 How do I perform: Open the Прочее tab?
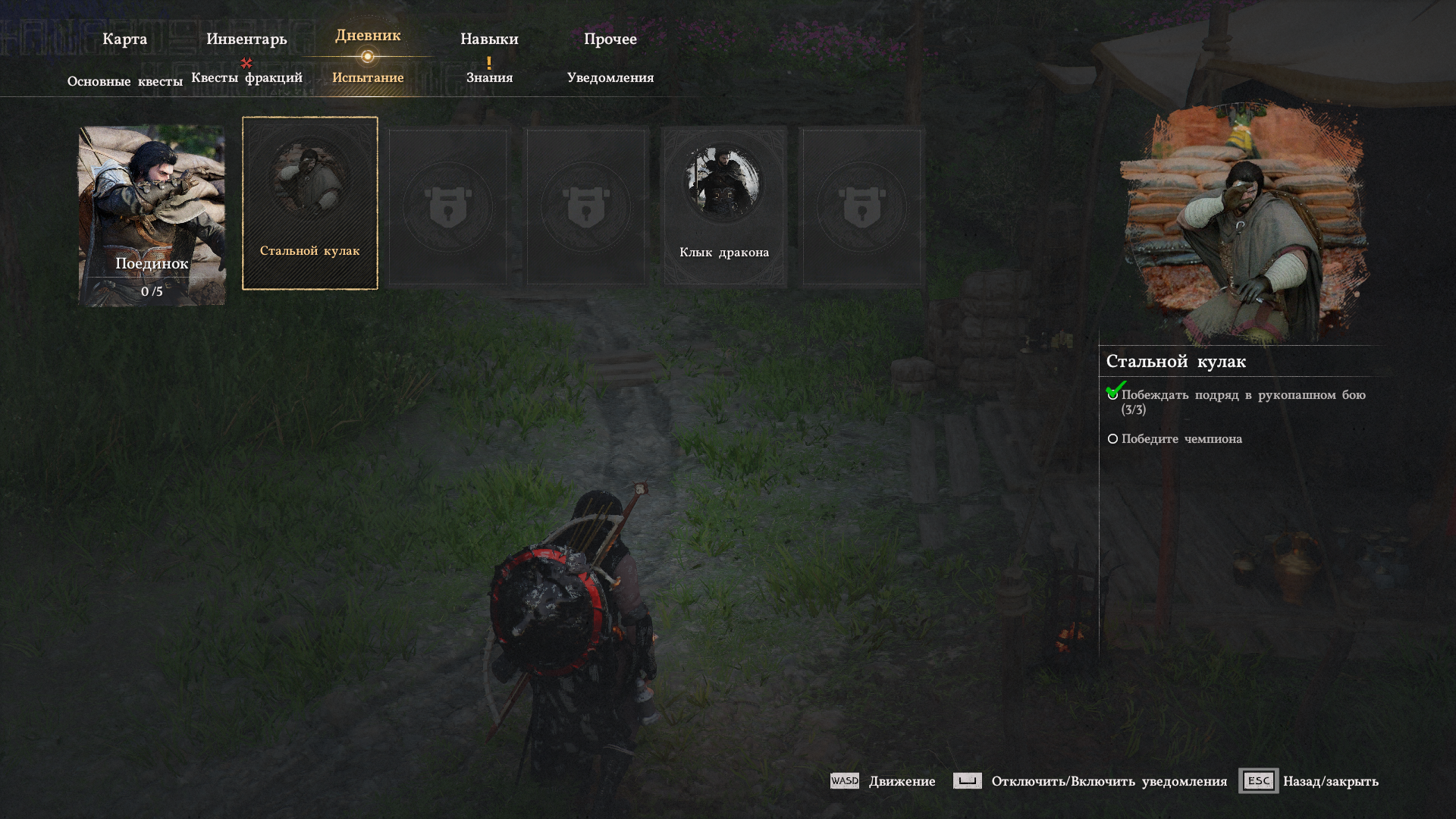610,39
